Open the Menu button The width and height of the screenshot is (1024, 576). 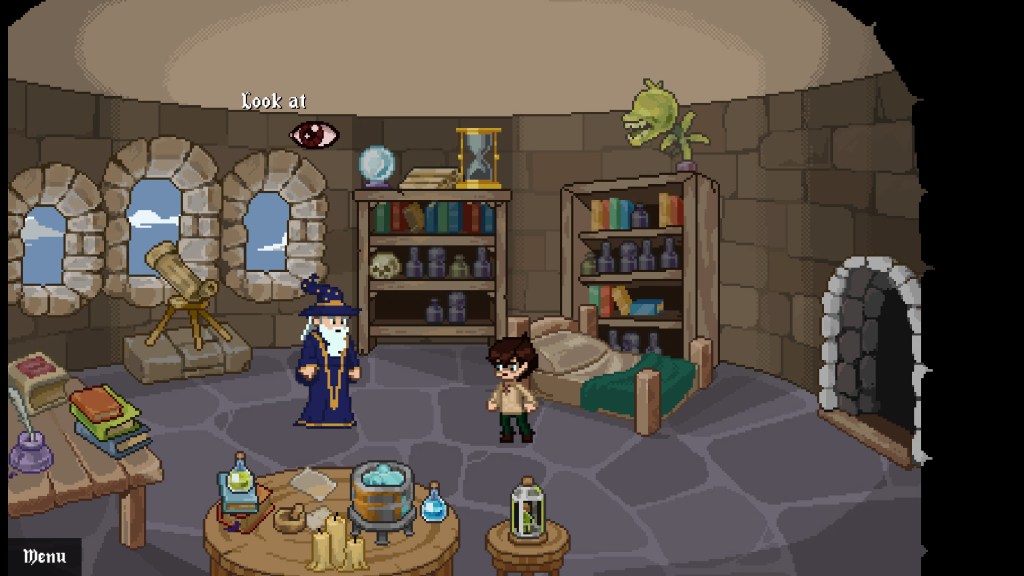(44, 556)
